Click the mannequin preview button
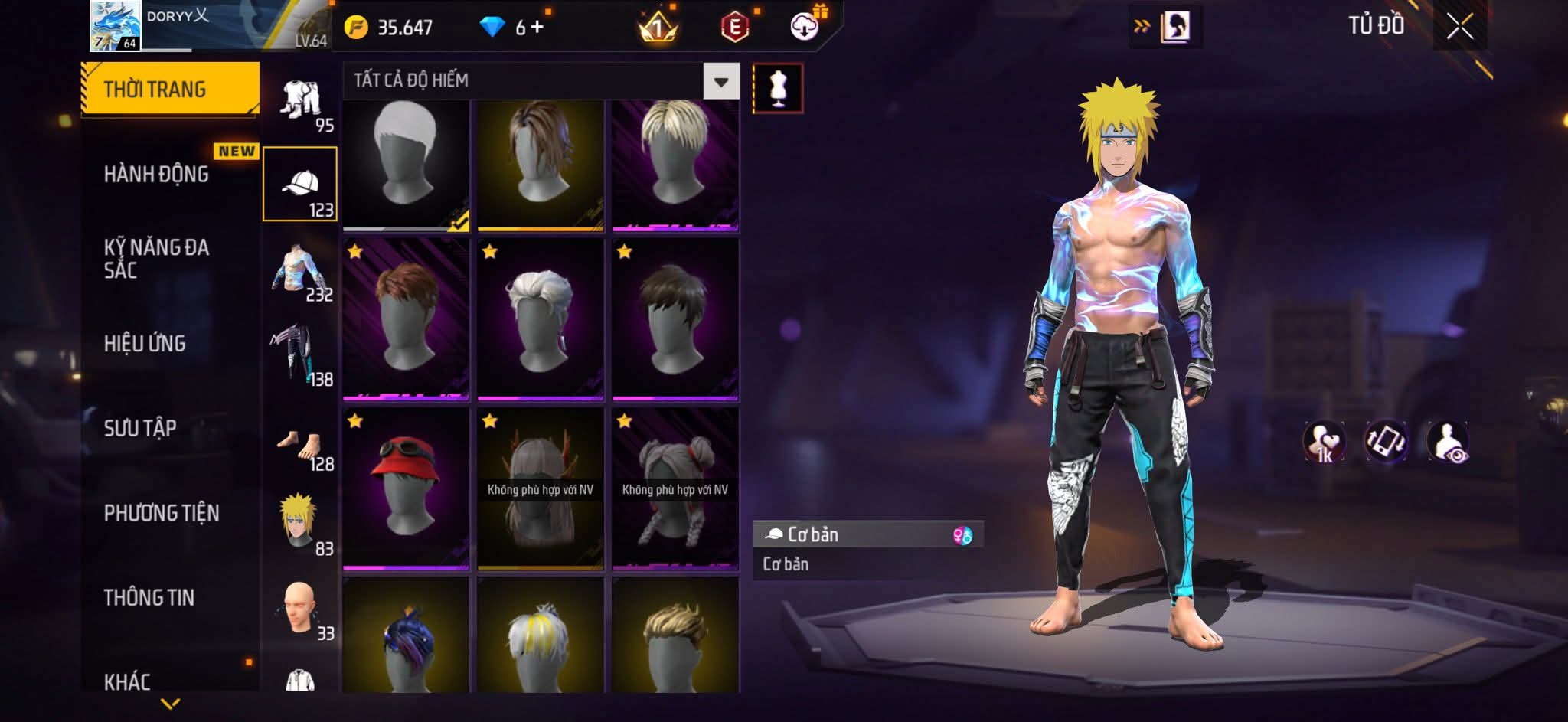The height and width of the screenshot is (722, 1568). click(778, 88)
